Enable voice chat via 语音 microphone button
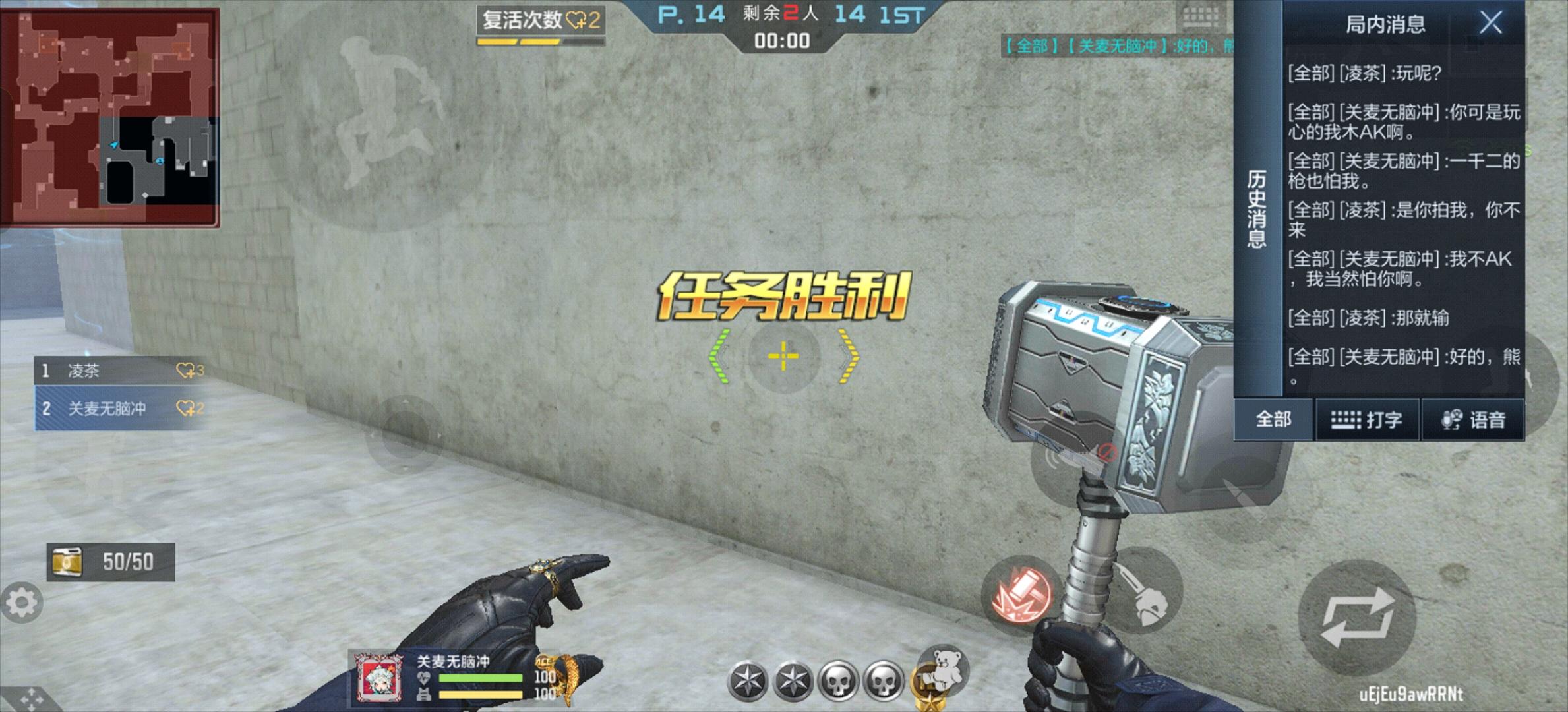The image size is (1568, 712). click(1475, 420)
